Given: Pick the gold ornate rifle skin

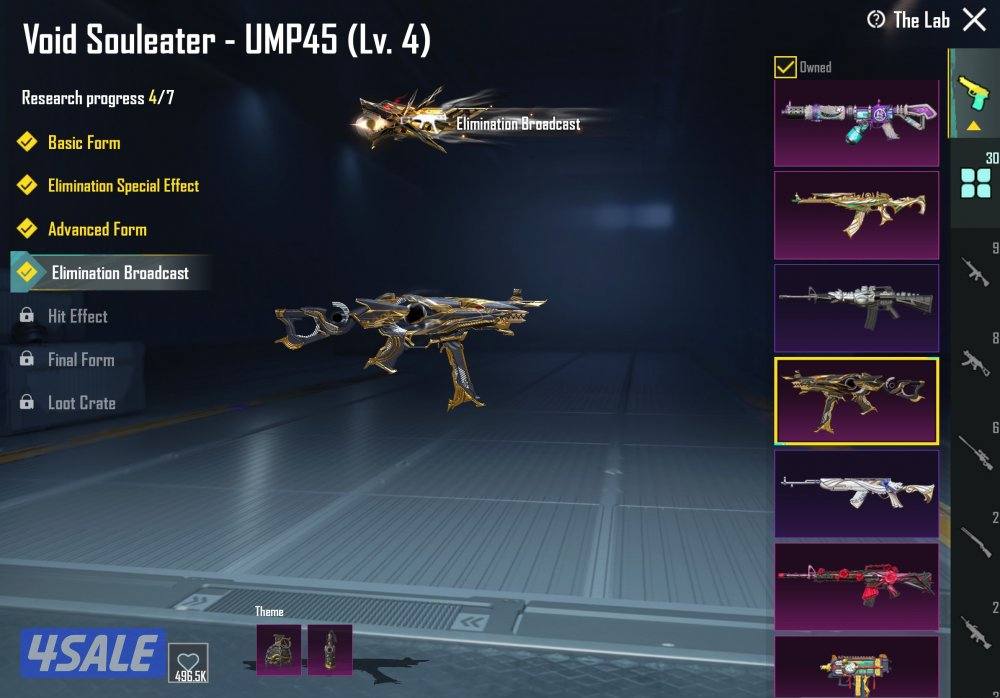Looking at the screenshot, I should pyautogui.click(x=856, y=215).
